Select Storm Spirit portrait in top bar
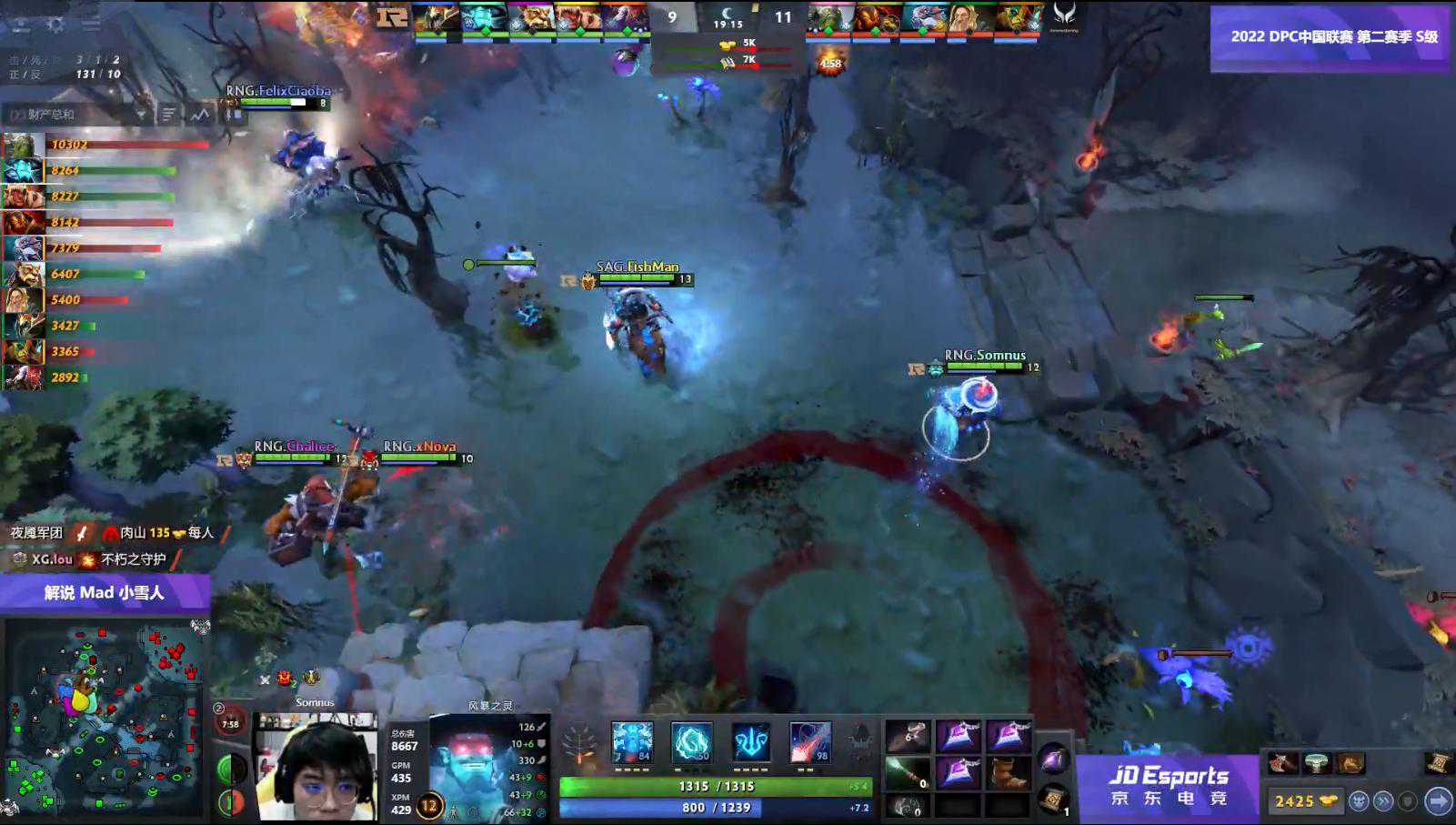The height and width of the screenshot is (825, 1456). click(483, 18)
